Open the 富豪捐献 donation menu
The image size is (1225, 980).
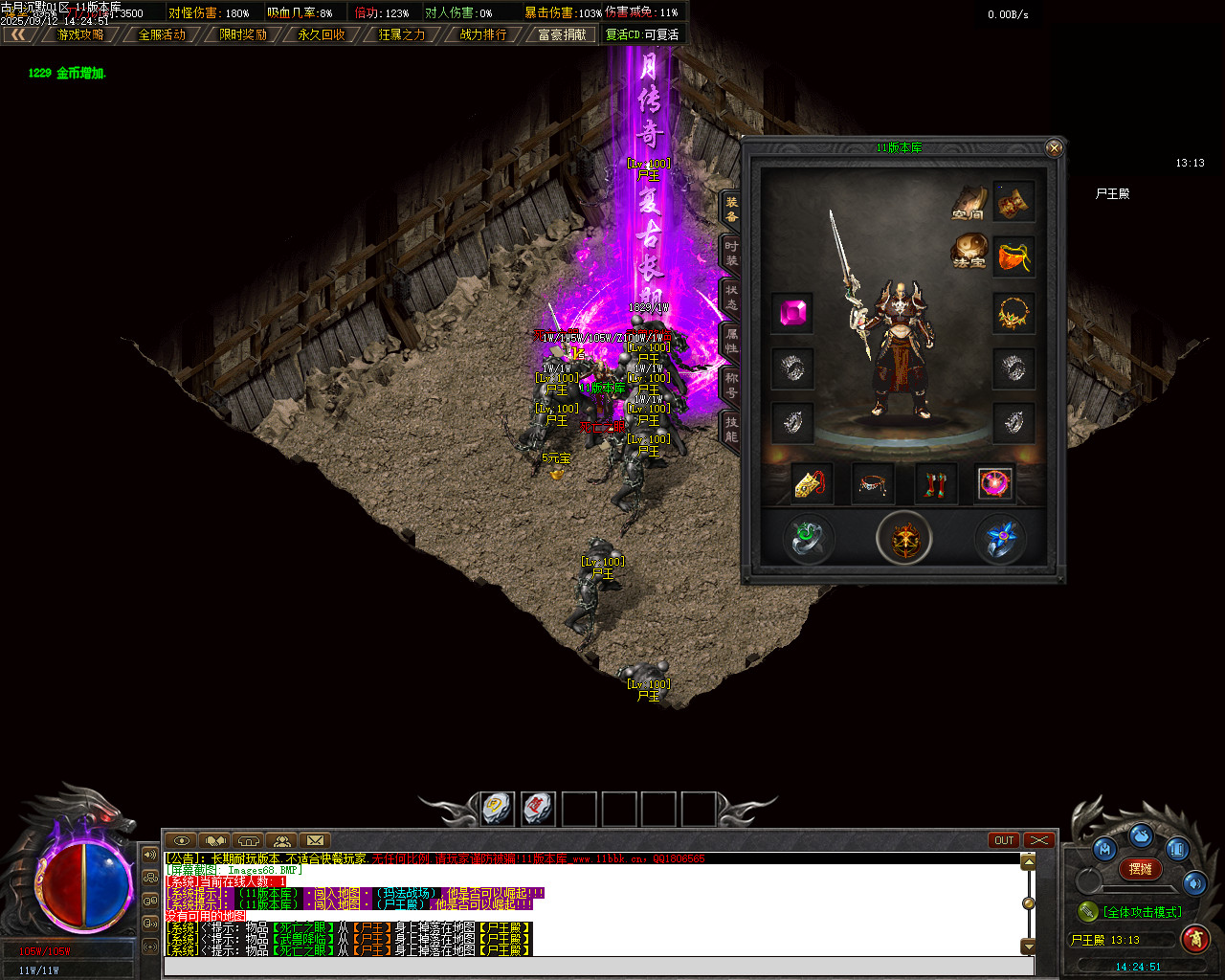[x=562, y=34]
